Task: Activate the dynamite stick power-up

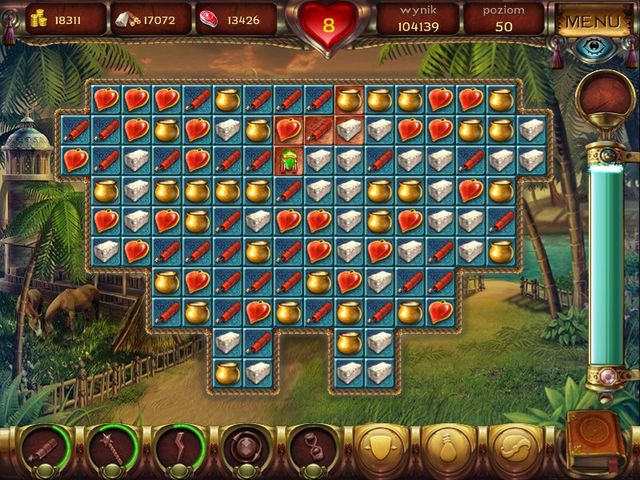Action: coord(45,445)
